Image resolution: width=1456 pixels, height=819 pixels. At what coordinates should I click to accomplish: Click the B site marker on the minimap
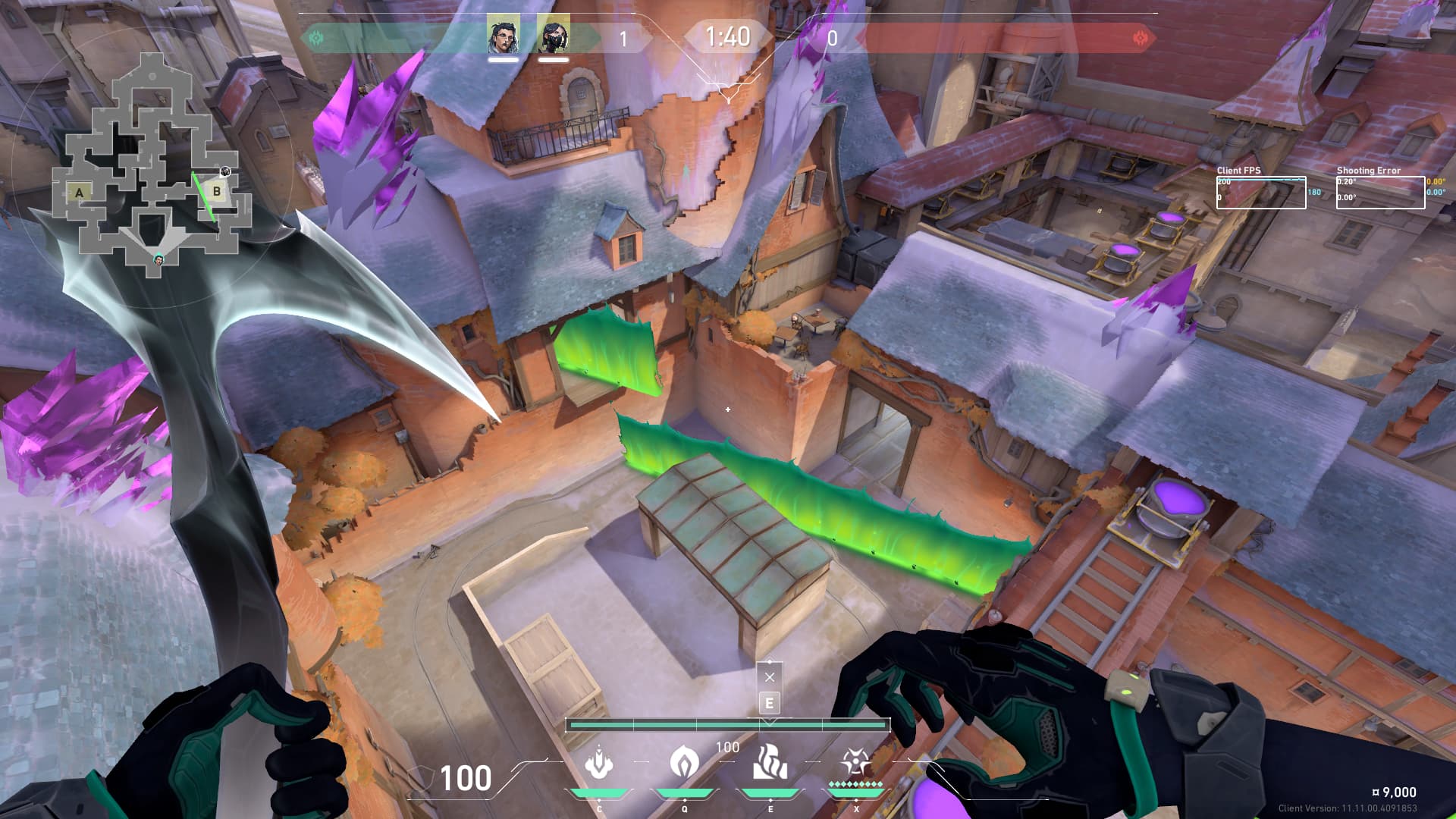click(x=217, y=191)
